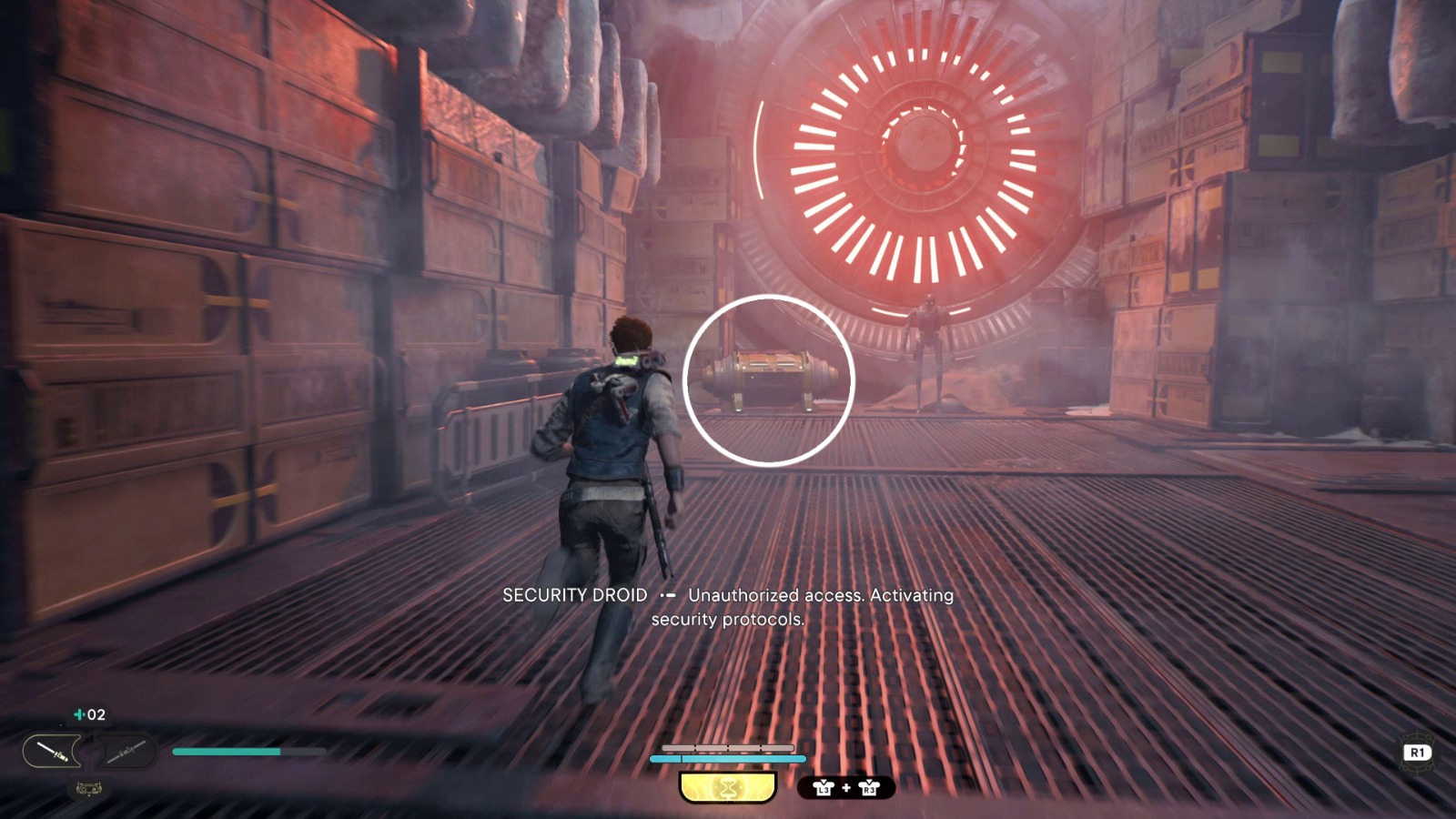Screen dimensions: 1456x819
Task: Select the double-bladed lightsaber stance icon
Action: click(126, 751)
